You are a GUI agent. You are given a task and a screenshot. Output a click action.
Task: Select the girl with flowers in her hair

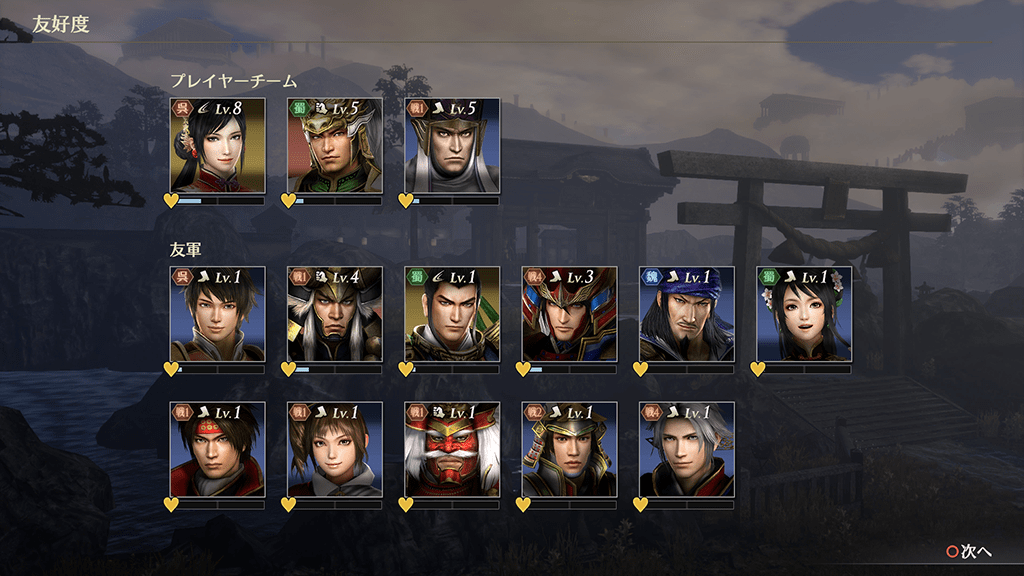click(x=803, y=314)
